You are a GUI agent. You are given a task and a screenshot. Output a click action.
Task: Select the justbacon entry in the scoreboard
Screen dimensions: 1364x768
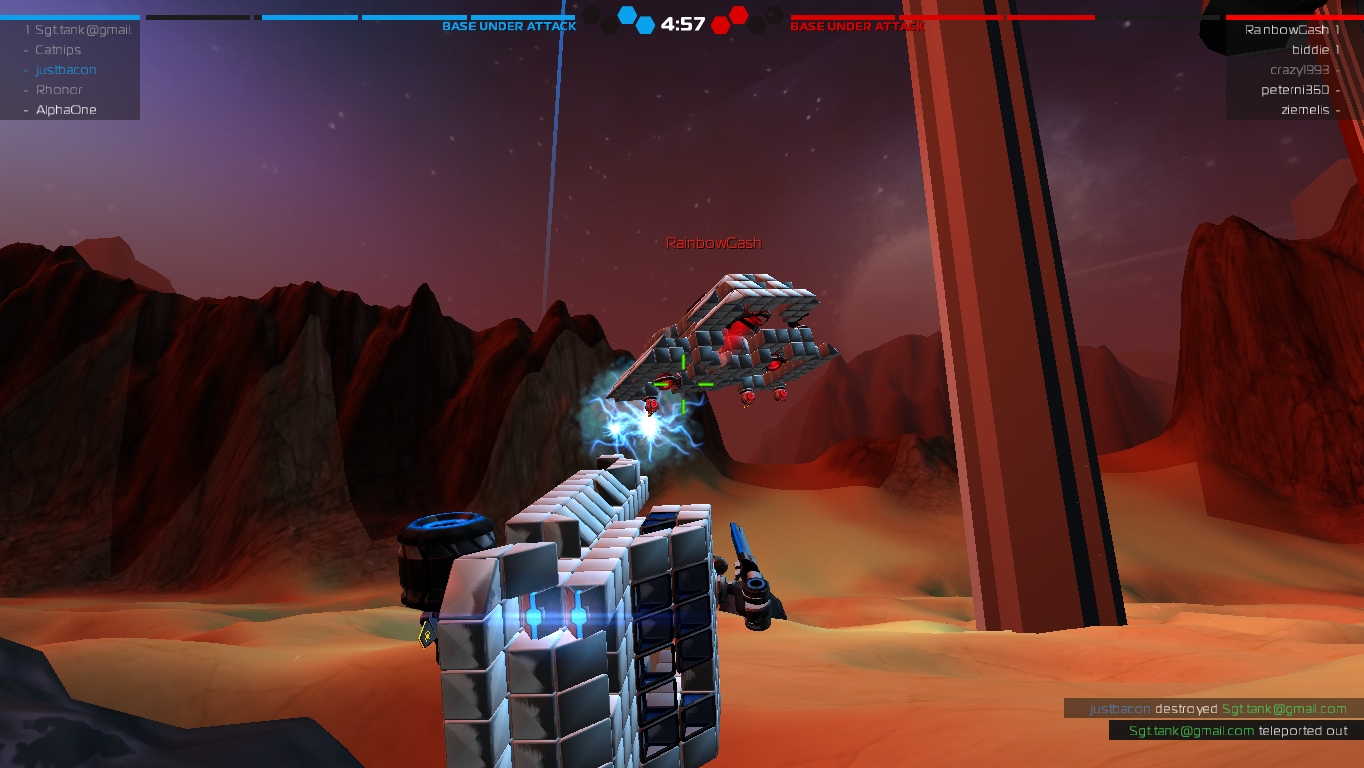point(65,69)
